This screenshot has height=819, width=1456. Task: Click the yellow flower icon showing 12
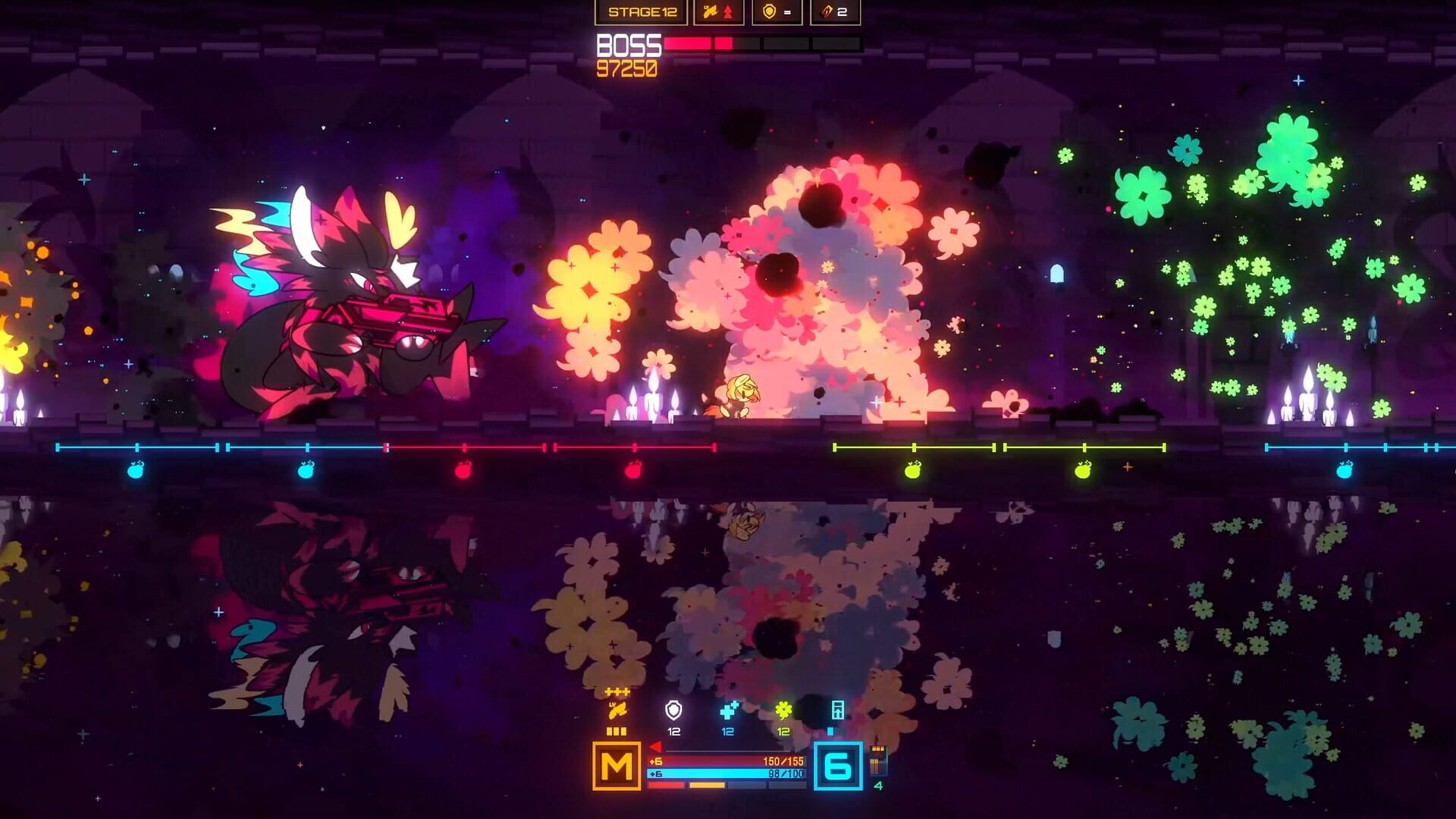pos(784,710)
